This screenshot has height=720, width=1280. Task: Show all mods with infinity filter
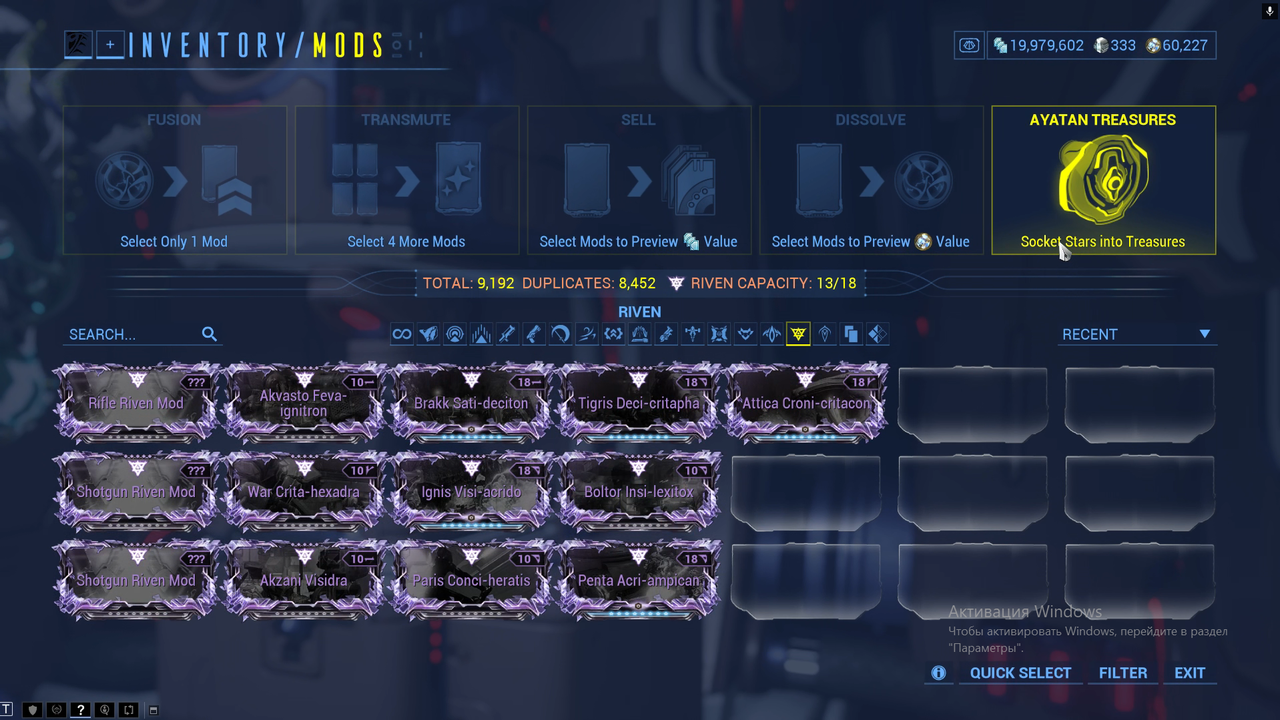point(402,334)
